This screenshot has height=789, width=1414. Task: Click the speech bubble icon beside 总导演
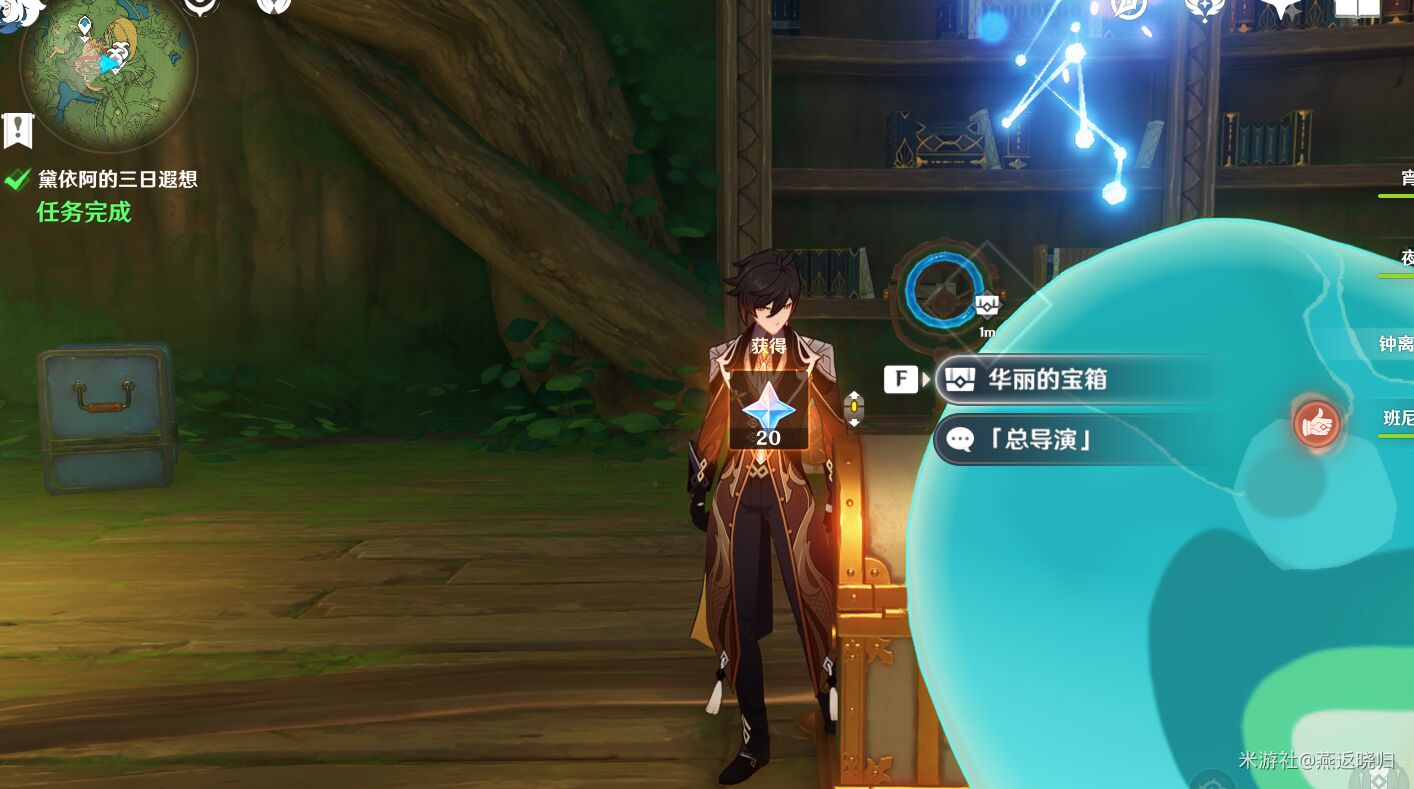[x=961, y=439]
